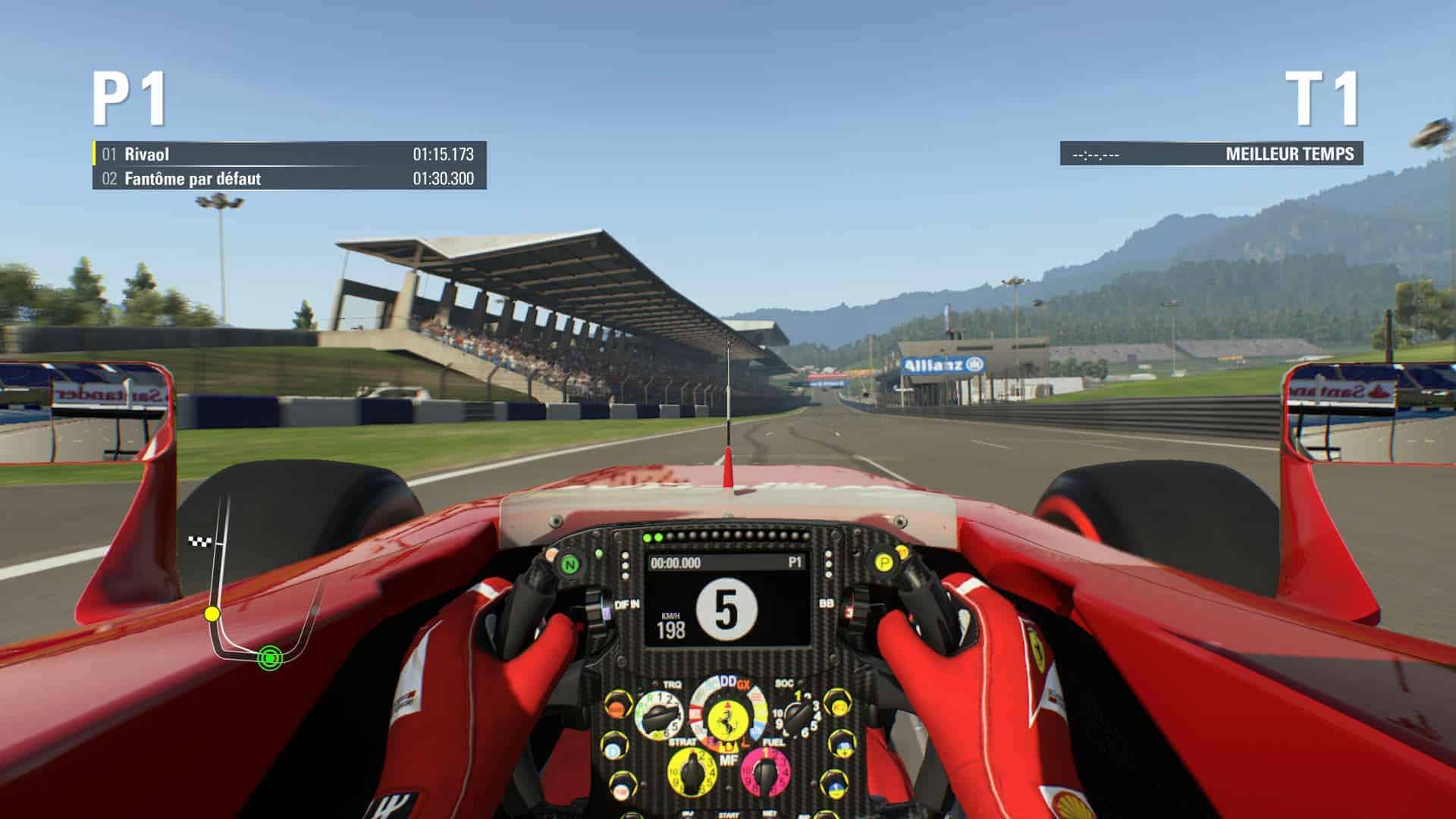Click the checkered flag on the minimap
The height and width of the screenshot is (819, 1456).
click(197, 541)
